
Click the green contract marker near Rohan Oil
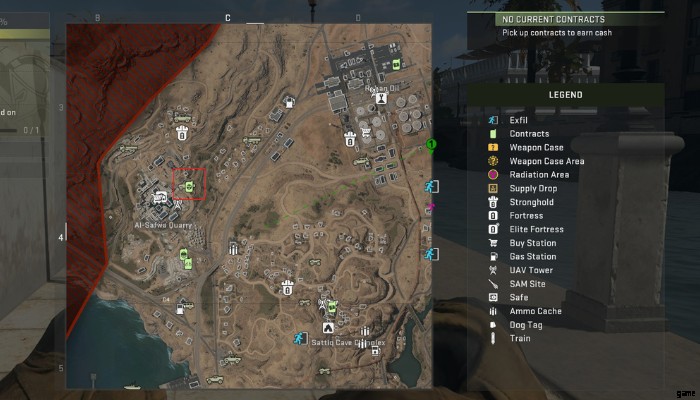click(x=397, y=64)
